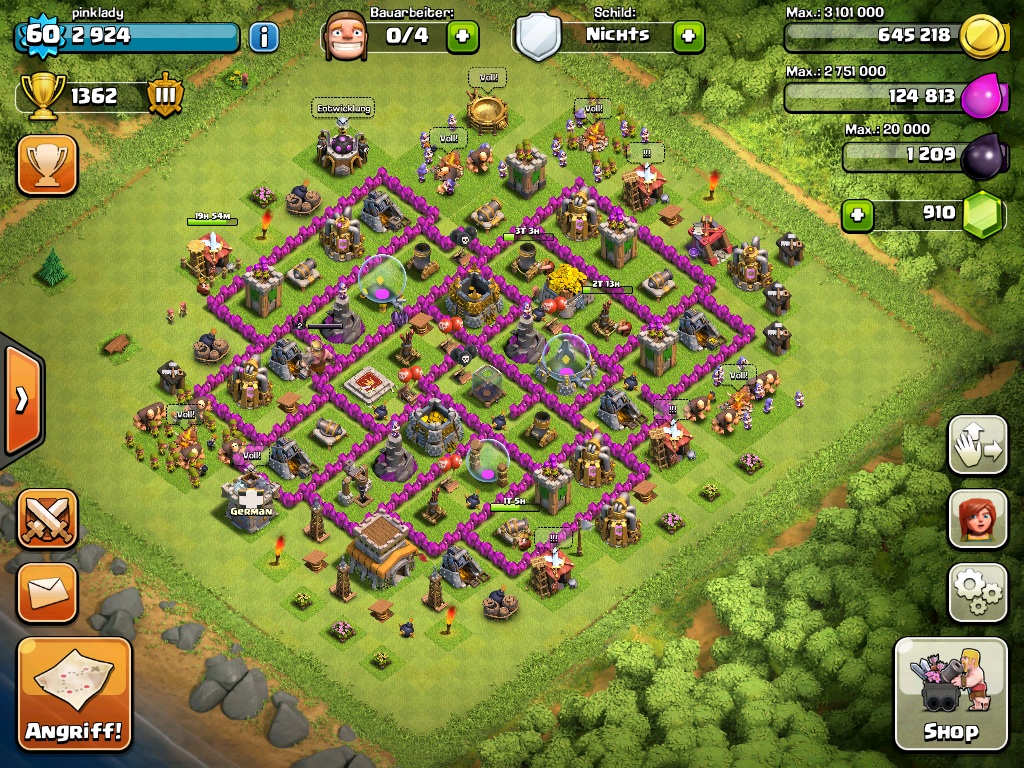Toggle the layout edit hand button
This screenshot has width=1024, height=768.
[977, 445]
